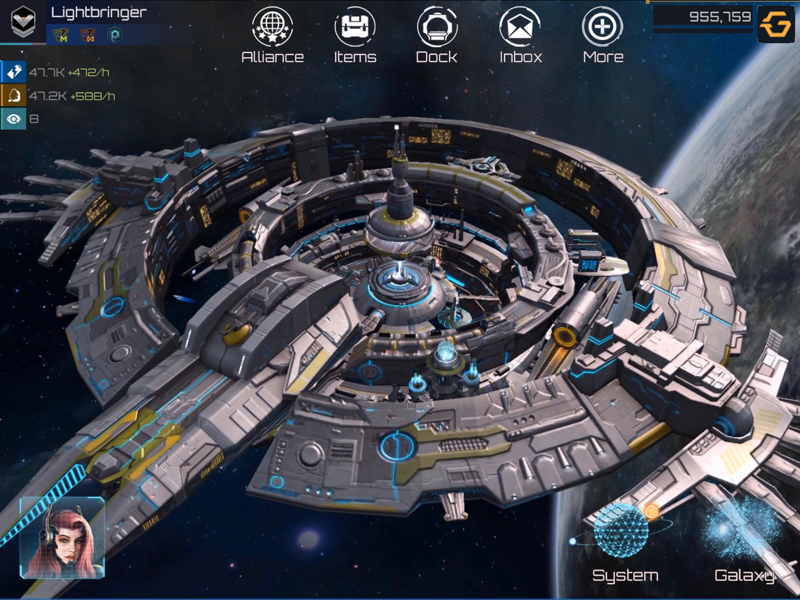
Task: Tap the red-haired advisor portrait
Action: tap(62, 537)
